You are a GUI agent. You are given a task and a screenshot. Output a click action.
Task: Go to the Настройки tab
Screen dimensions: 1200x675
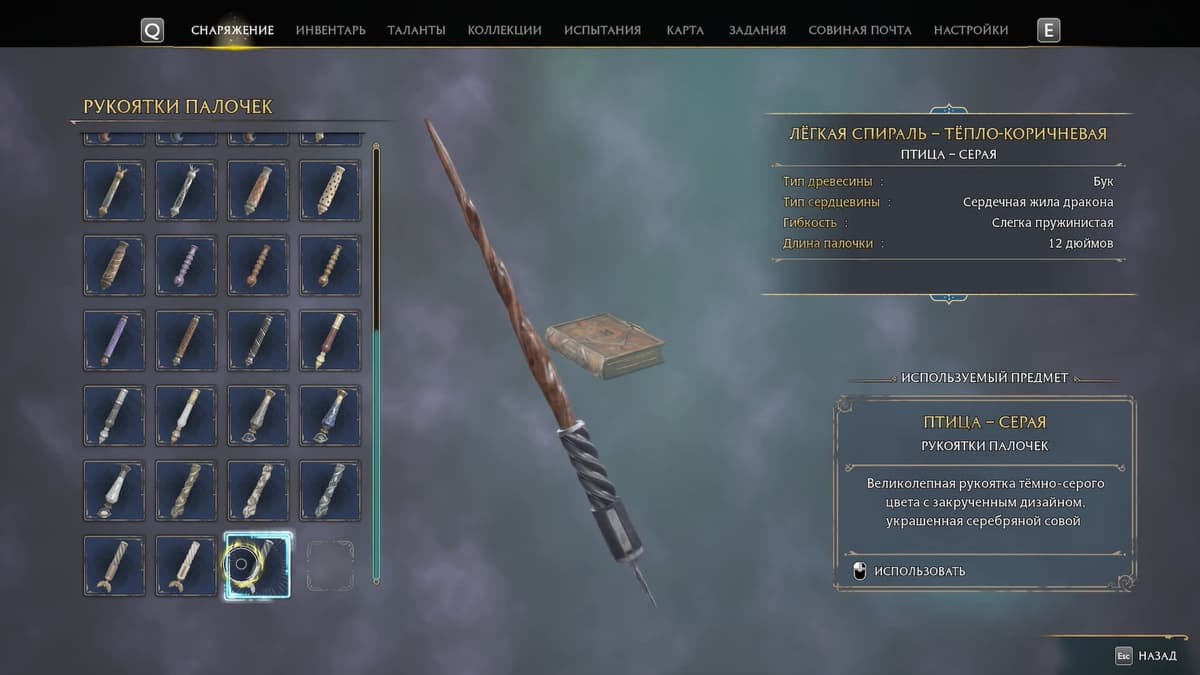click(x=970, y=30)
